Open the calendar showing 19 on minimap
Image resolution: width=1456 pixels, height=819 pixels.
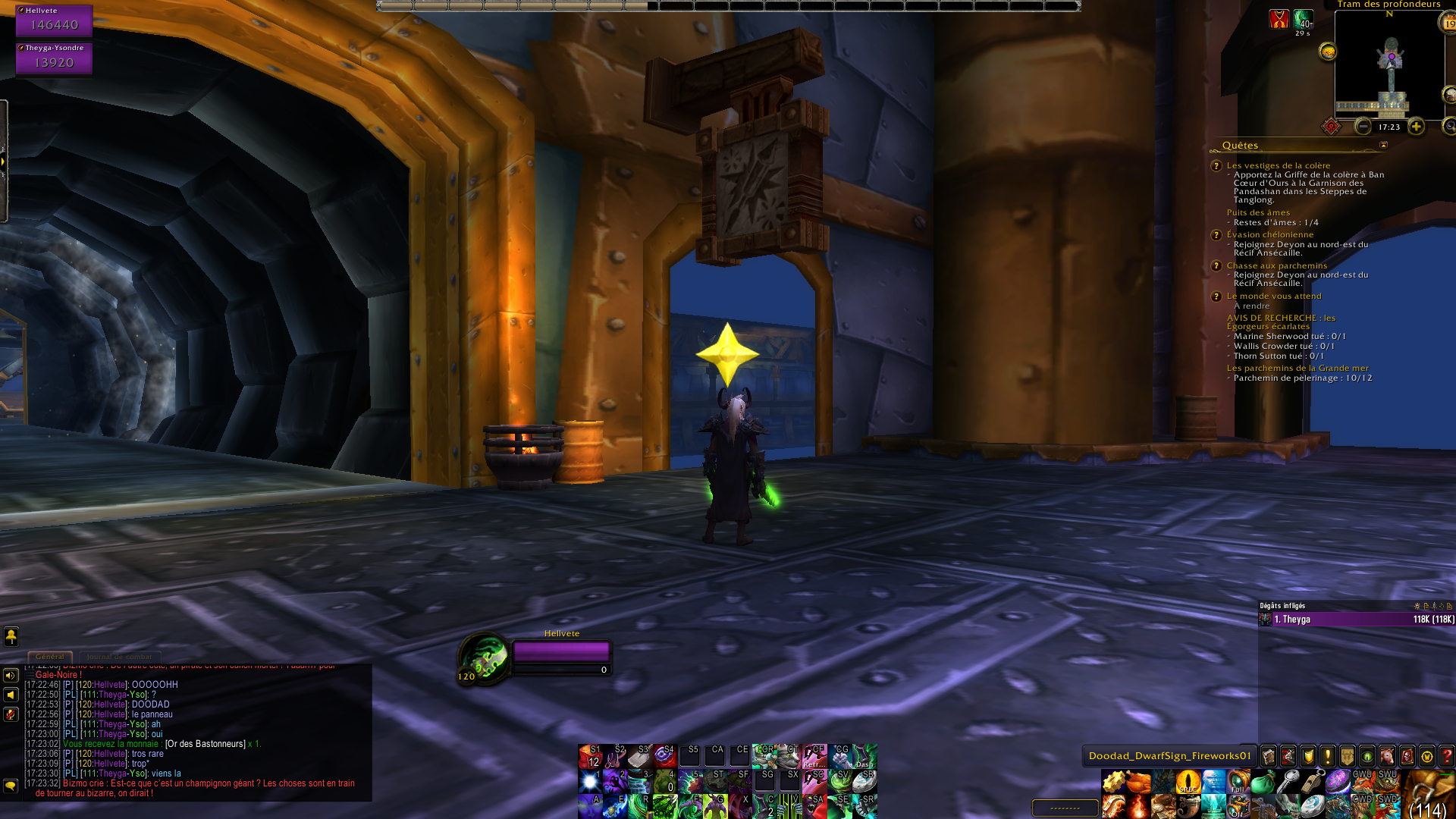tap(1448, 24)
